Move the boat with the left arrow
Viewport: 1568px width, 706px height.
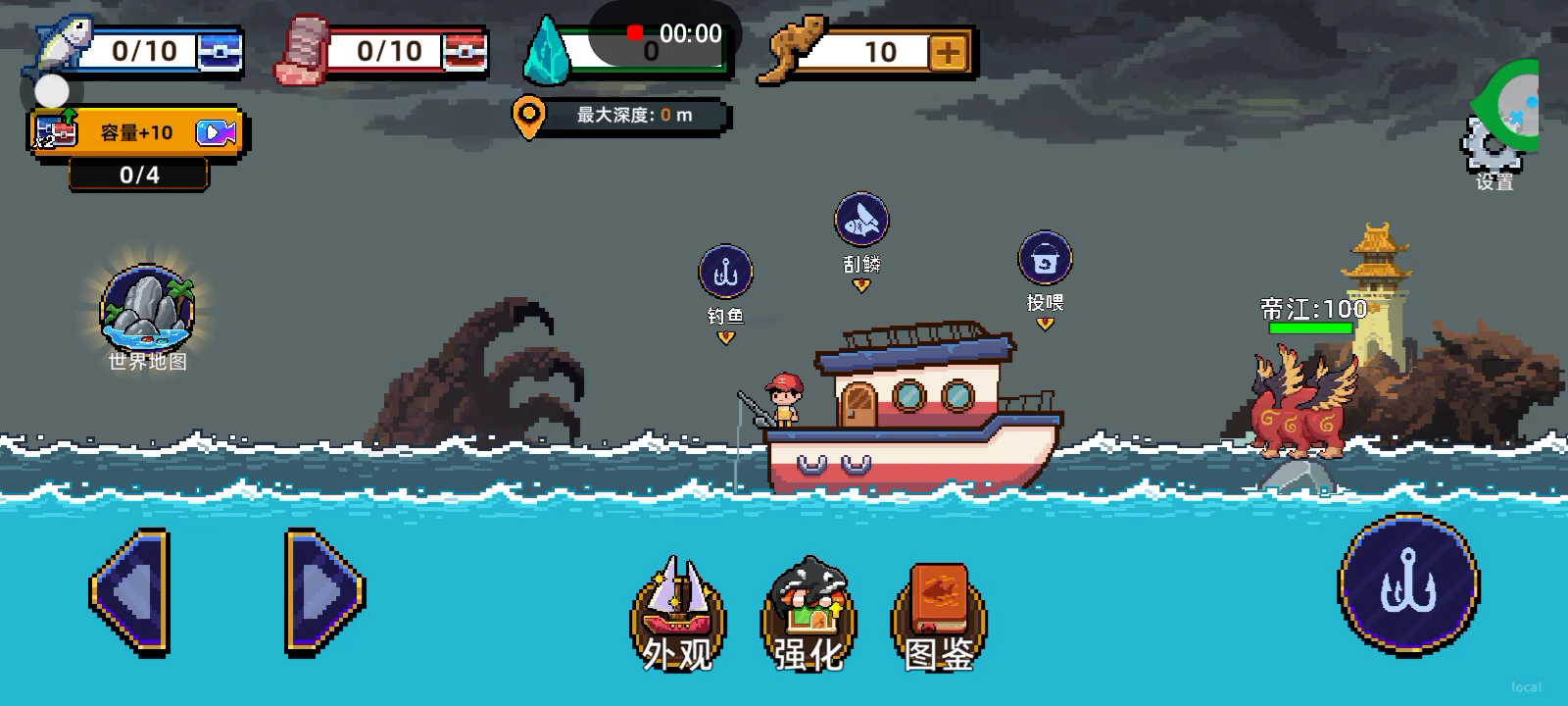click(x=130, y=591)
